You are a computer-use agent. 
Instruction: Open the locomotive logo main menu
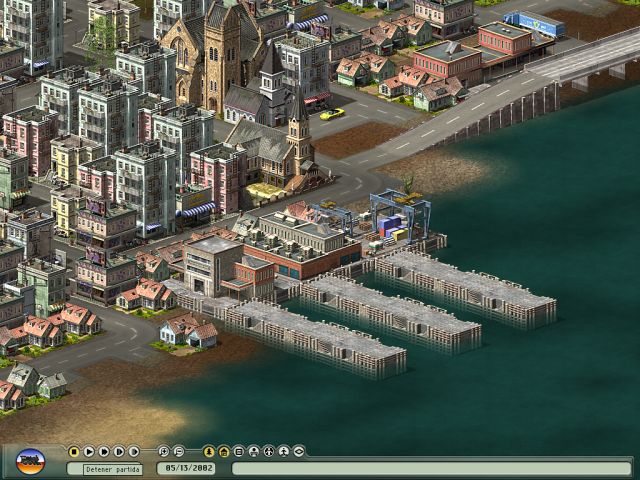(31, 461)
